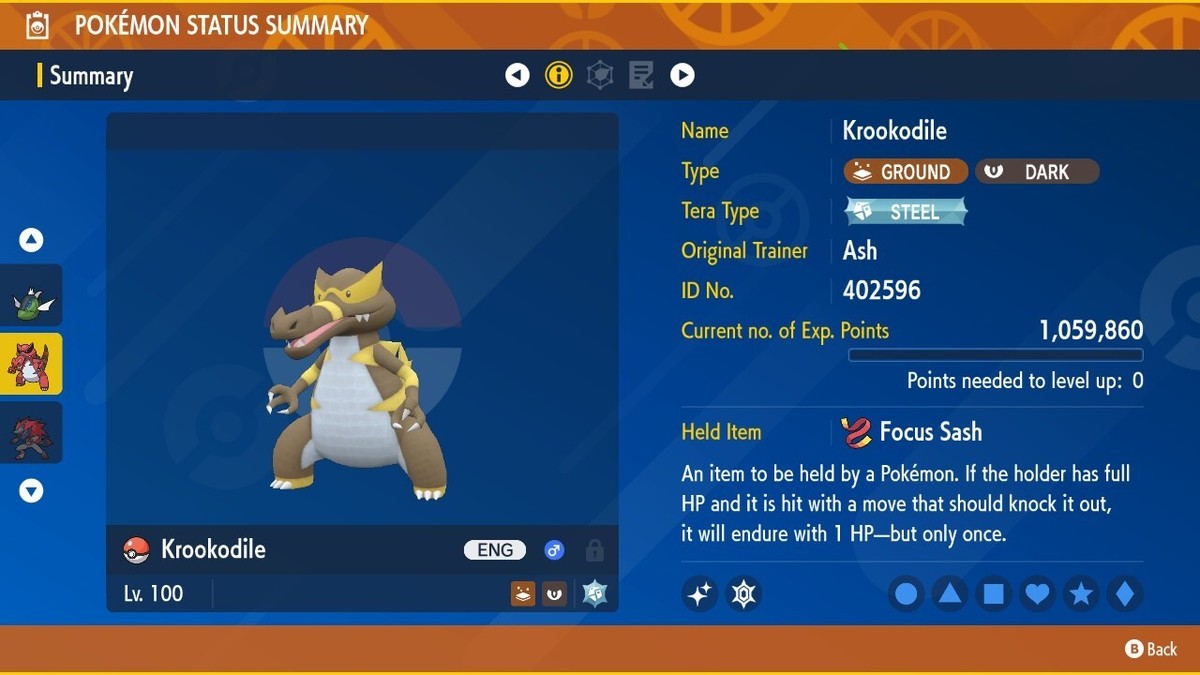Toggle the square marking
Screen dimensions: 1200x675
pyautogui.click(x=994, y=594)
